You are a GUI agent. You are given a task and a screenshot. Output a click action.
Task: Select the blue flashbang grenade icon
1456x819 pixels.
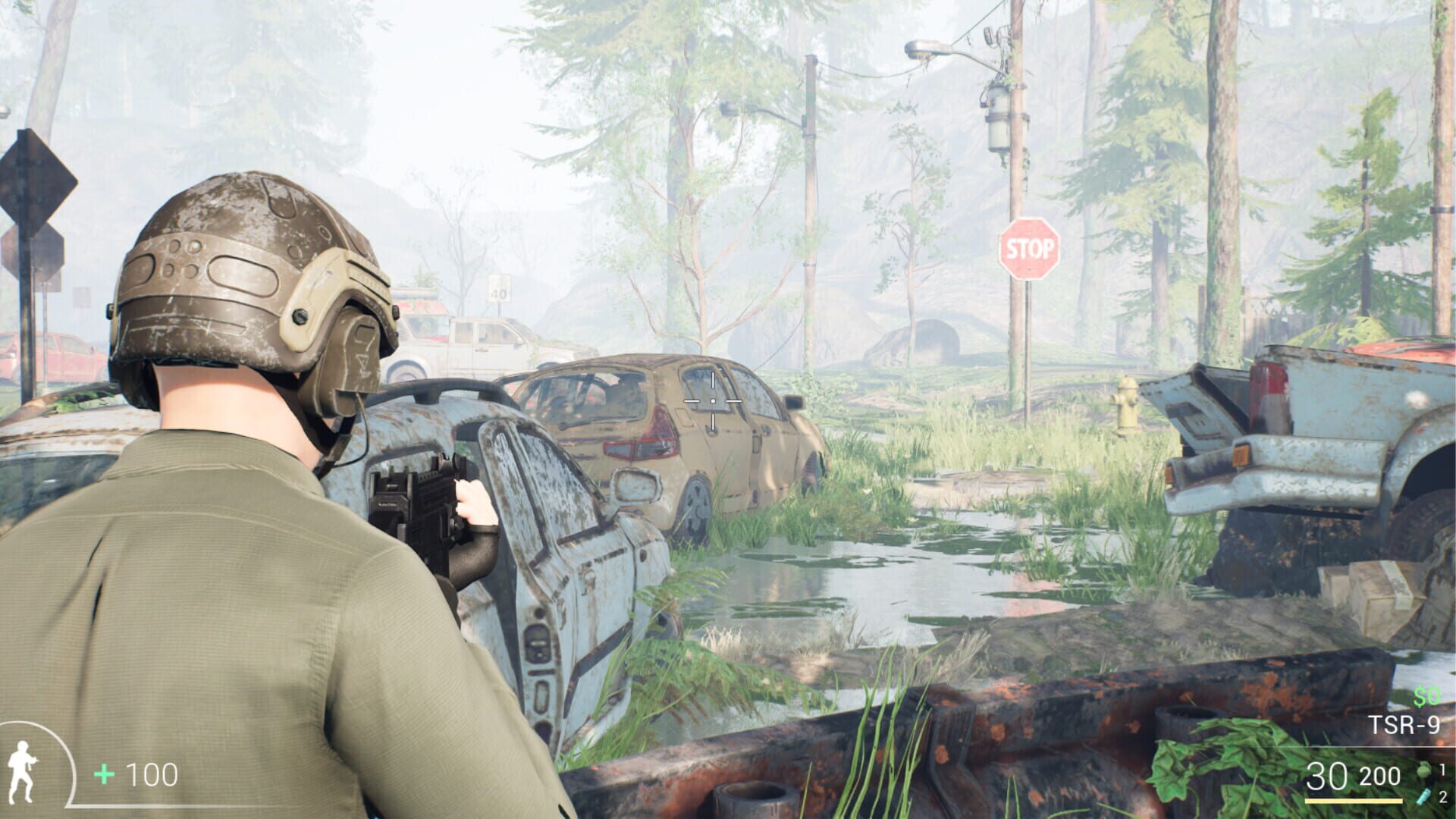point(1423,797)
